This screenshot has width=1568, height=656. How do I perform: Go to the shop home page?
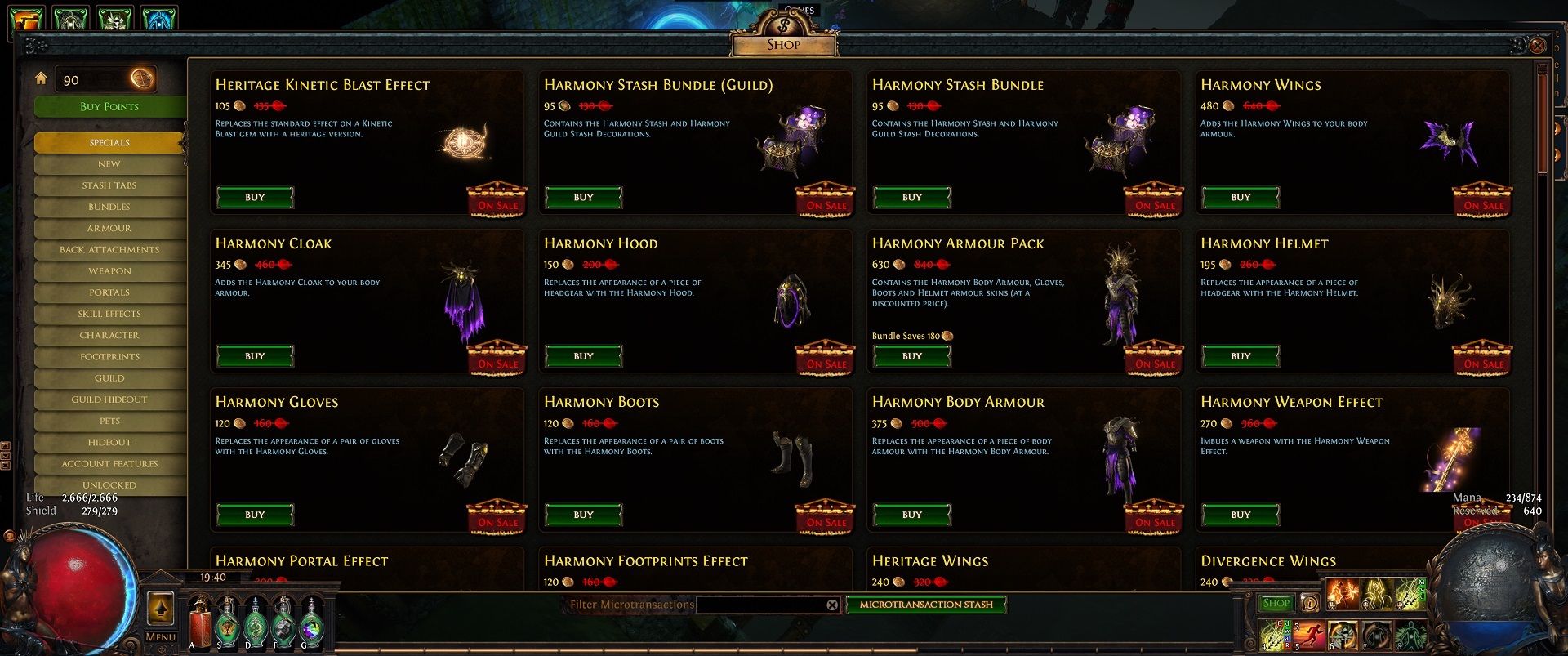pyautogui.click(x=41, y=78)
